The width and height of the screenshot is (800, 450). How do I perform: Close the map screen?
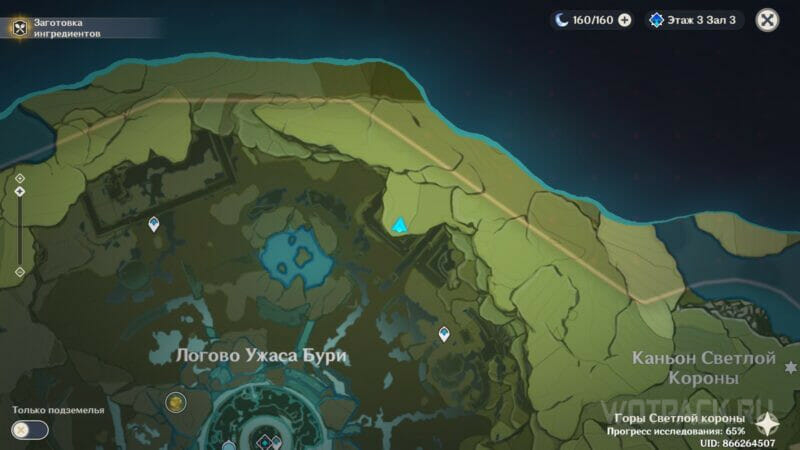click(x=767, y=19)
